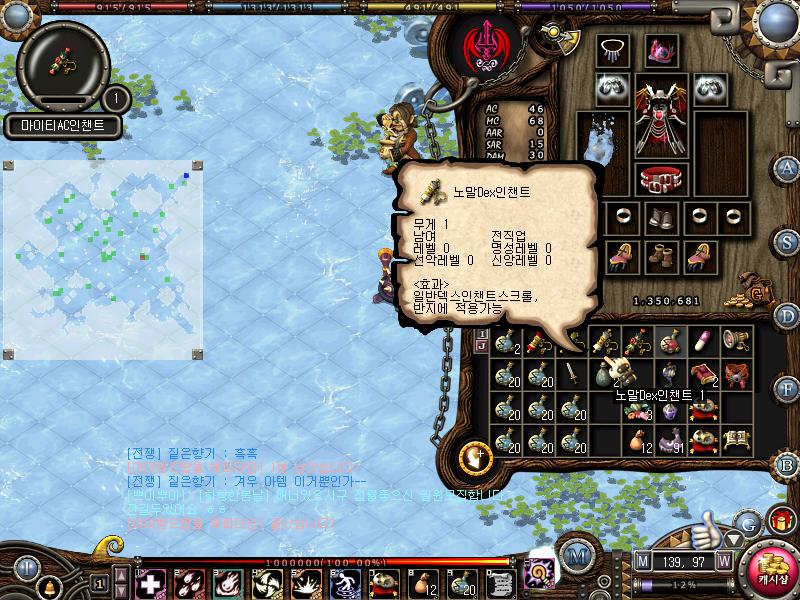Select the pink-white capsule pill item

[x=704, y=342]
